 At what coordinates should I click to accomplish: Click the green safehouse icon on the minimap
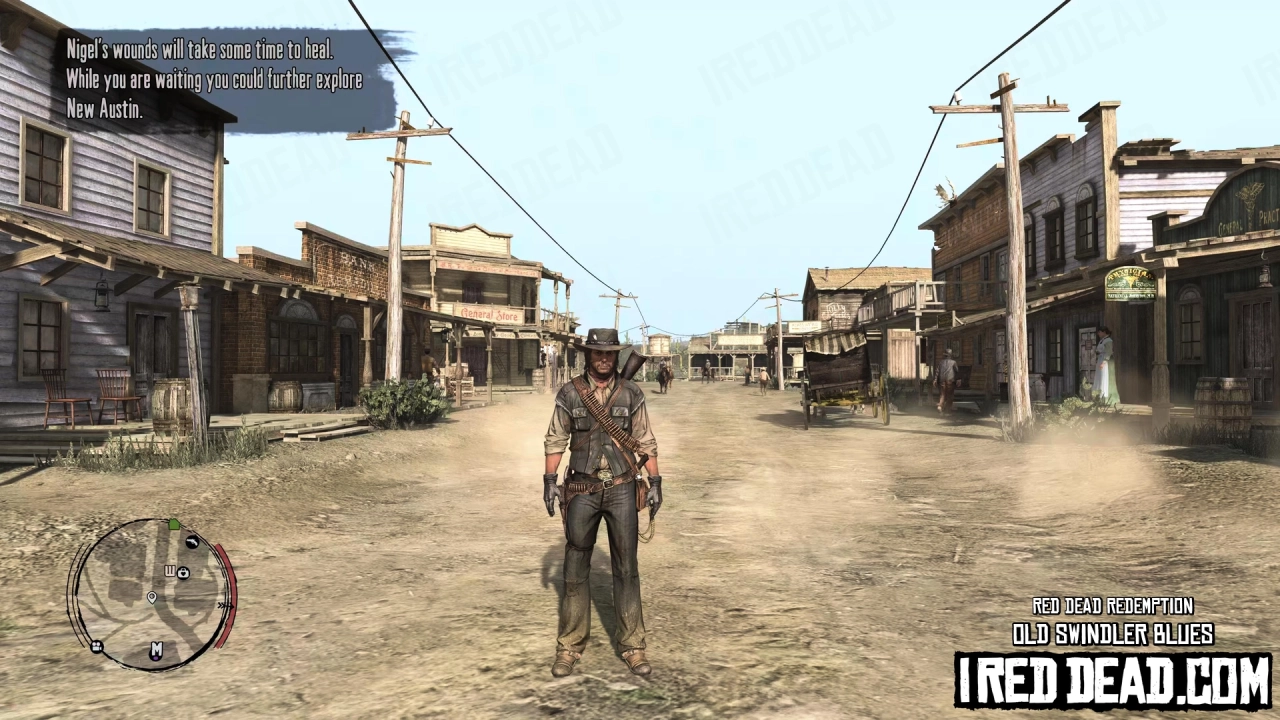[174, 524]
